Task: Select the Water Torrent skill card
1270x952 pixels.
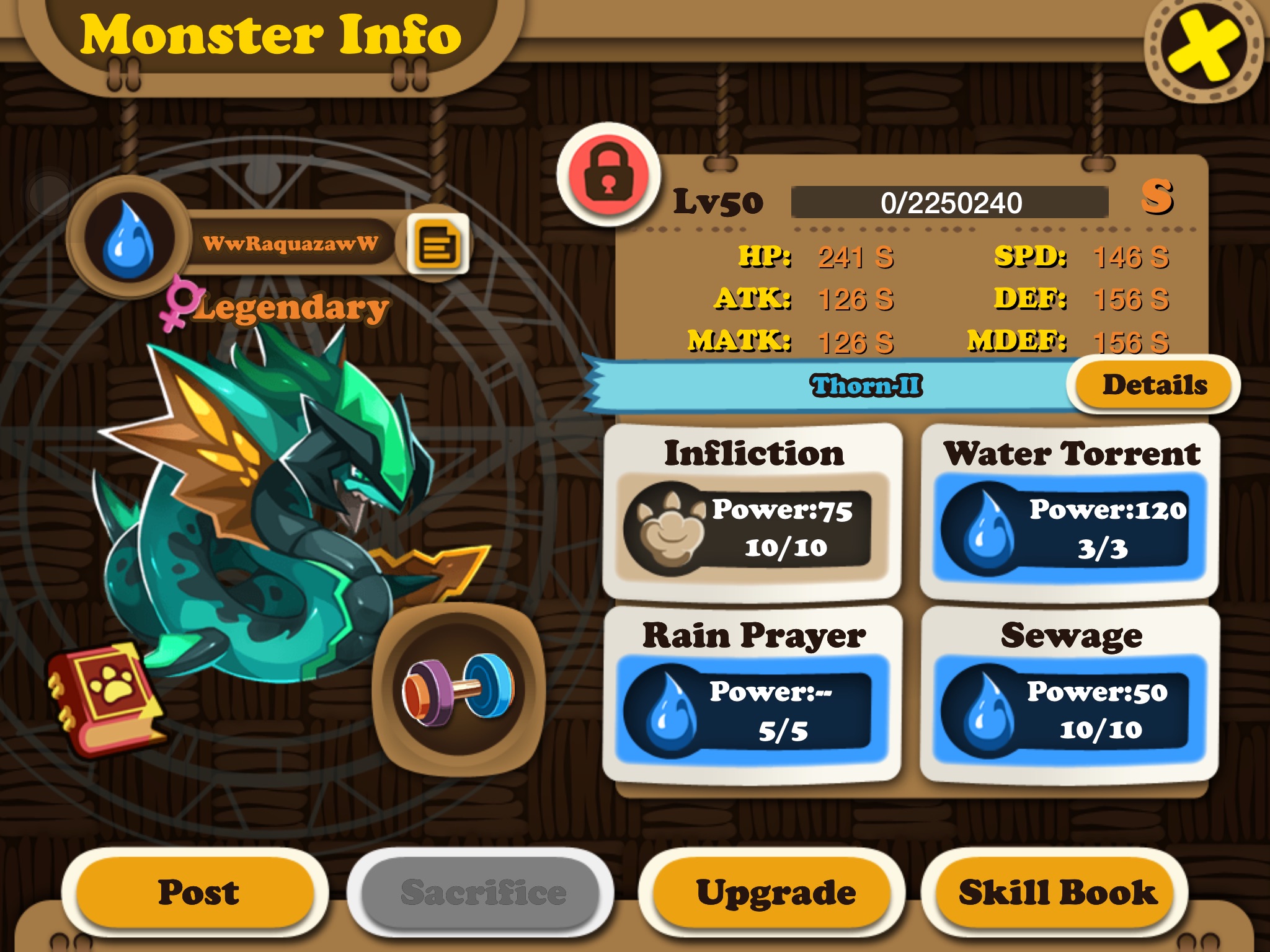Action: coord(1070,511)
